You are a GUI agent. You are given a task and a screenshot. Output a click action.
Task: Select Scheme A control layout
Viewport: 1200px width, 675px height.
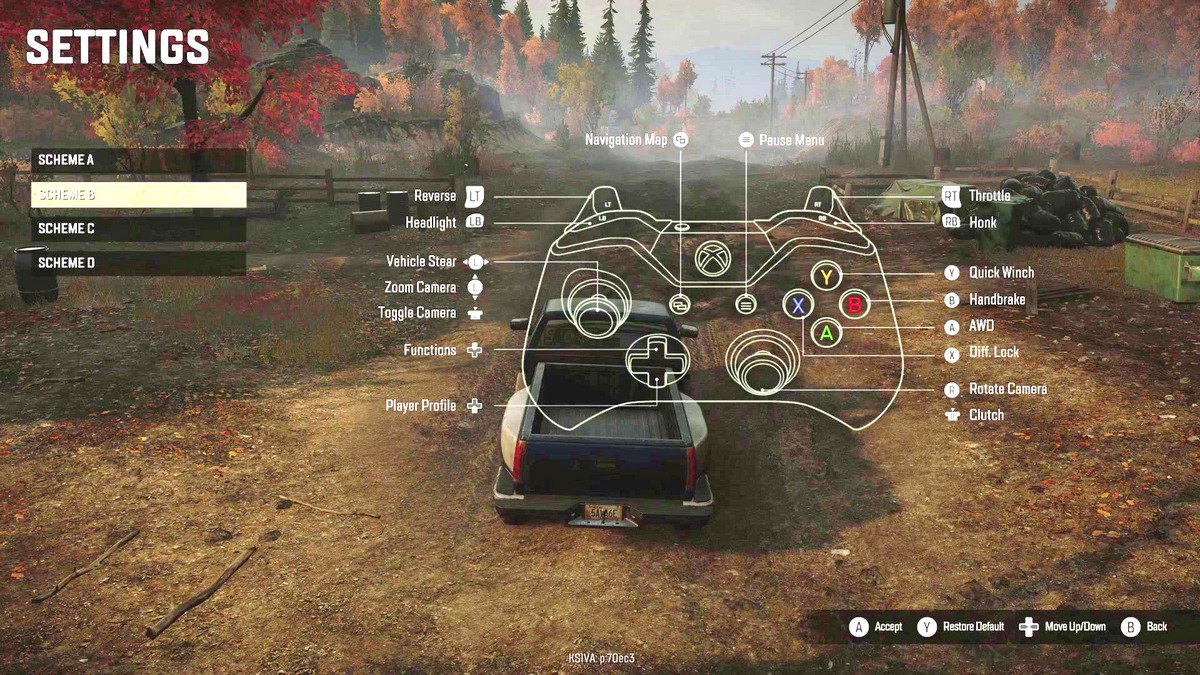(138, 160)
